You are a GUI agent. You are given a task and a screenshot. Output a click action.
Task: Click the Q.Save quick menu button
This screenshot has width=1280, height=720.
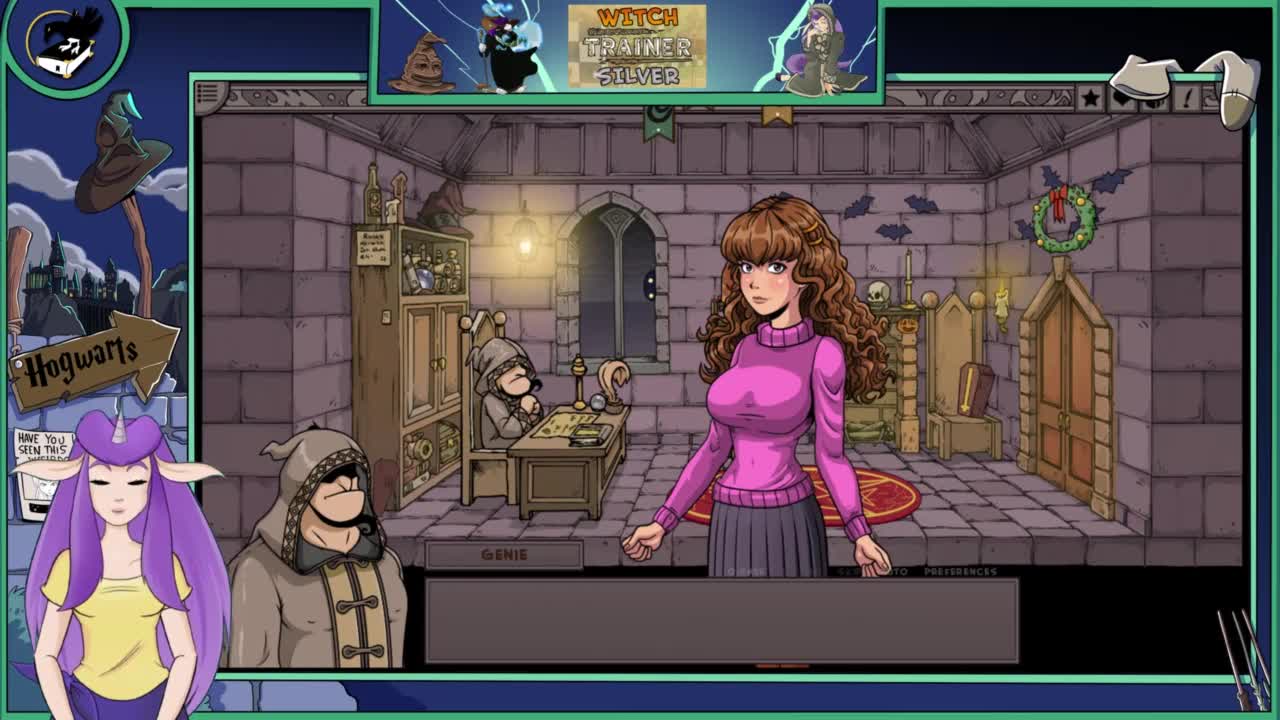pyautogui.click(x=745, y=572)
